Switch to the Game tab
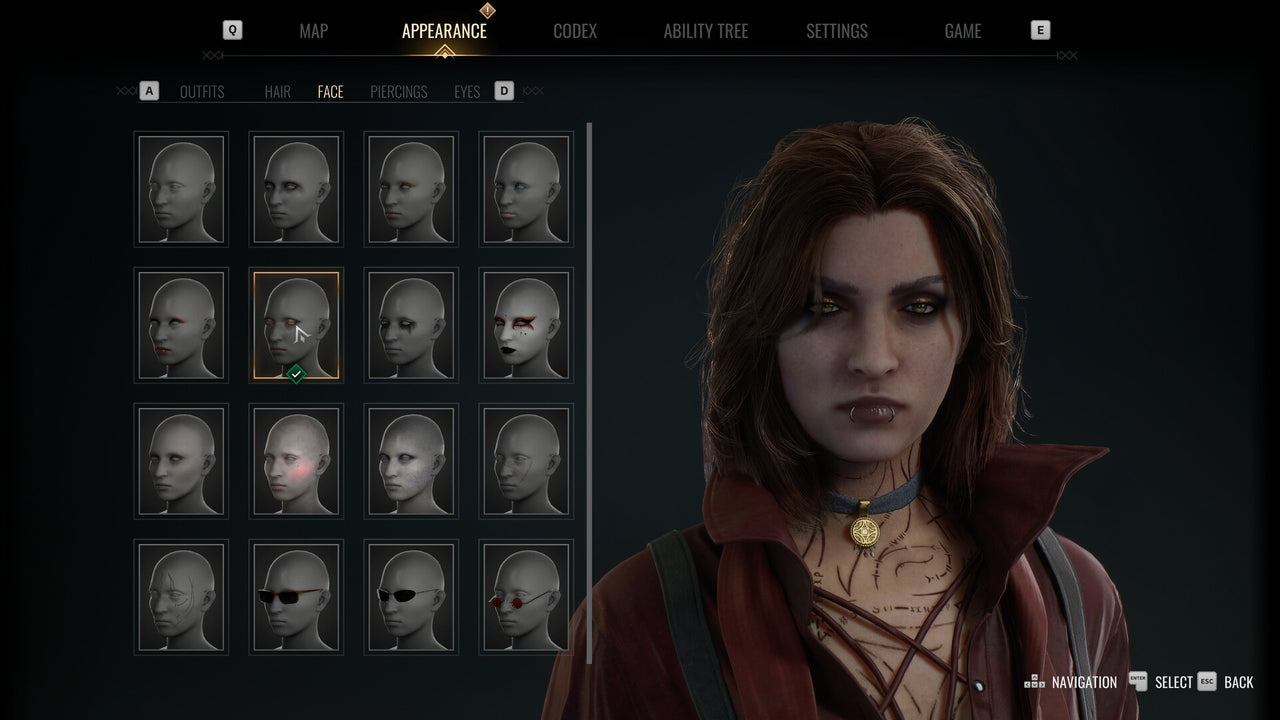This screenshot has width=1280, height=720. pos(962,31)
